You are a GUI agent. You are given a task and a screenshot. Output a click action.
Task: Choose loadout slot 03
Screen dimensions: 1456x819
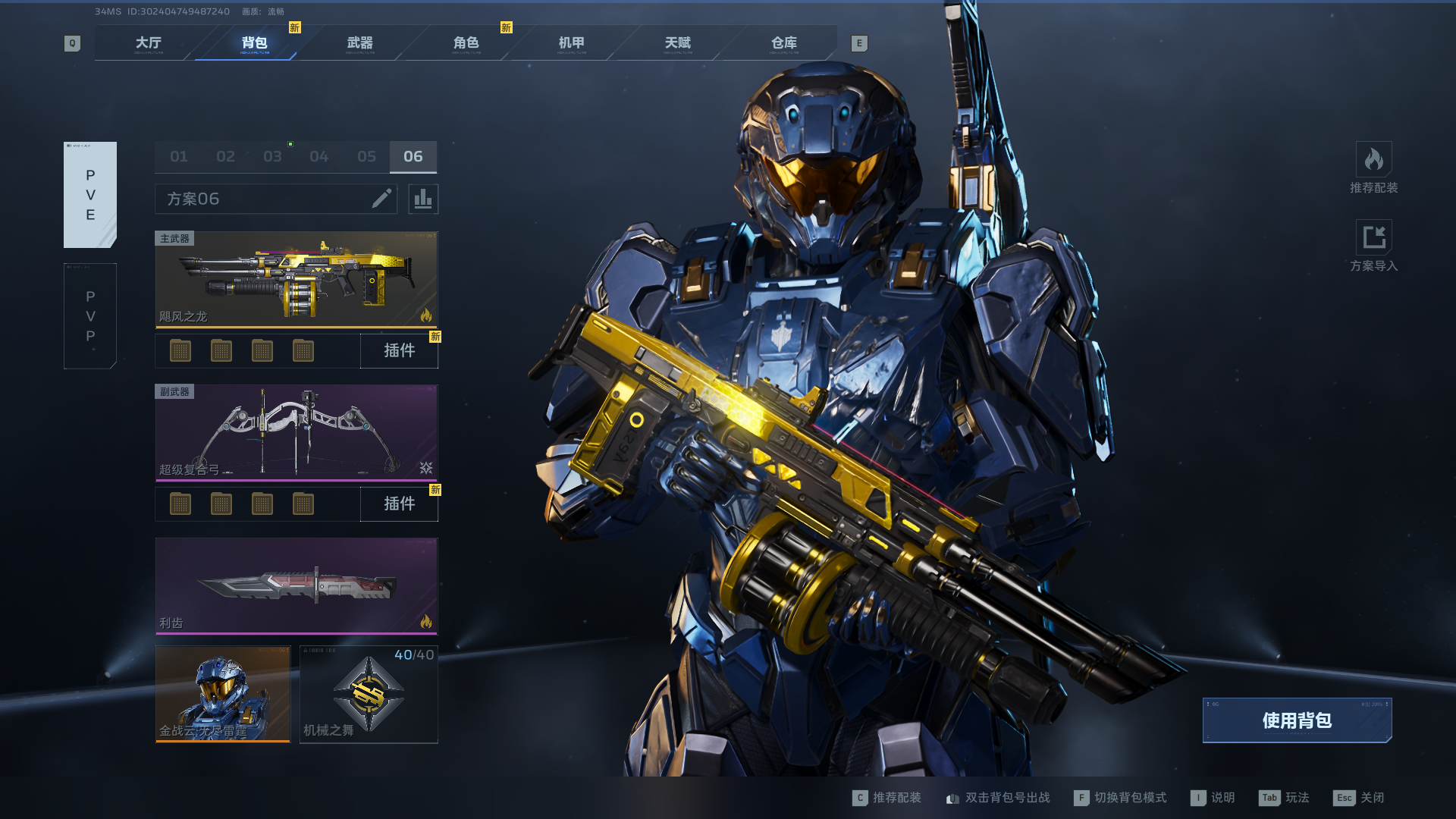click(x=272, y=157)
